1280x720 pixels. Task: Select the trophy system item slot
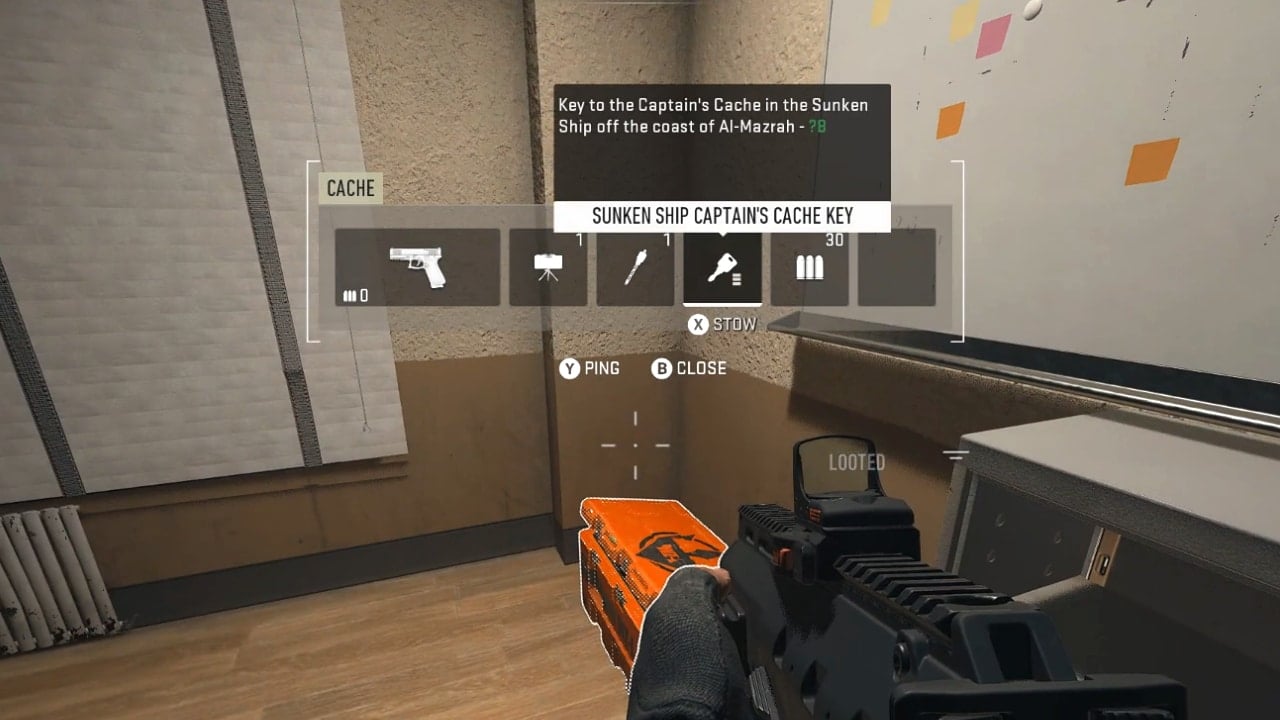[548, 267]
